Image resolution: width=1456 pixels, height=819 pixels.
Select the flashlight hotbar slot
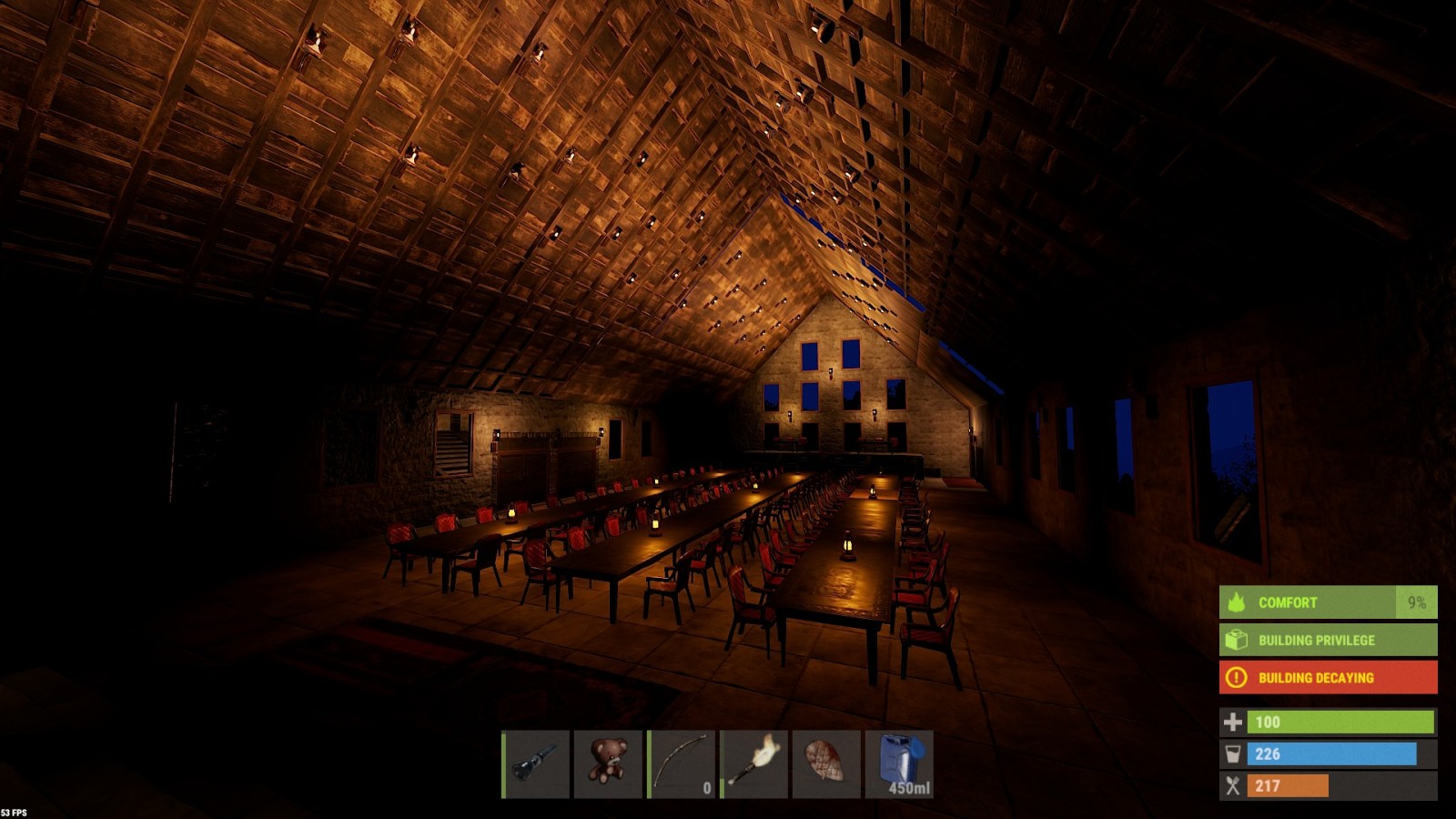tap(536, 763)
